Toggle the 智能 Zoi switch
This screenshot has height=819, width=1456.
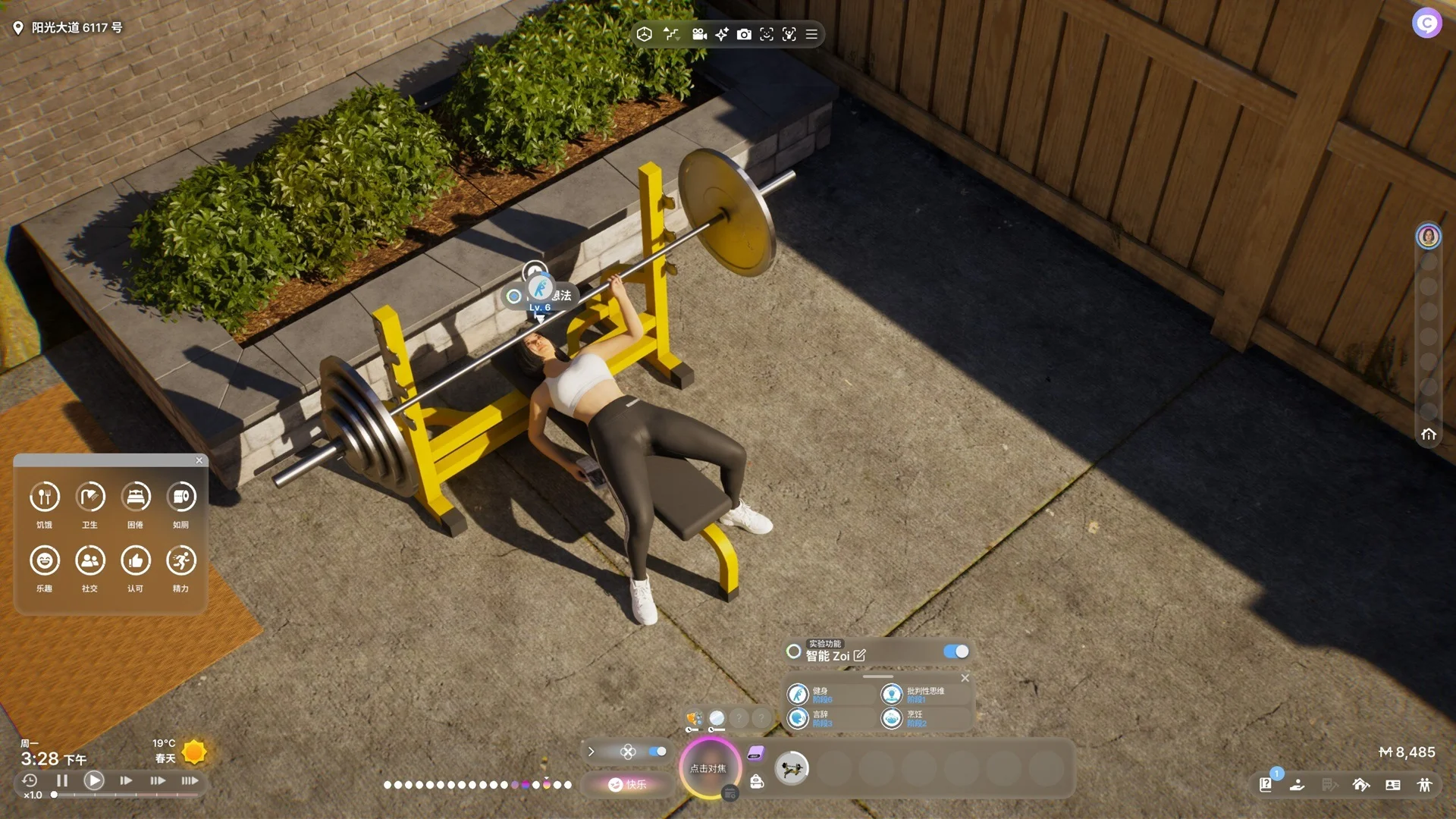coord(955,651)
